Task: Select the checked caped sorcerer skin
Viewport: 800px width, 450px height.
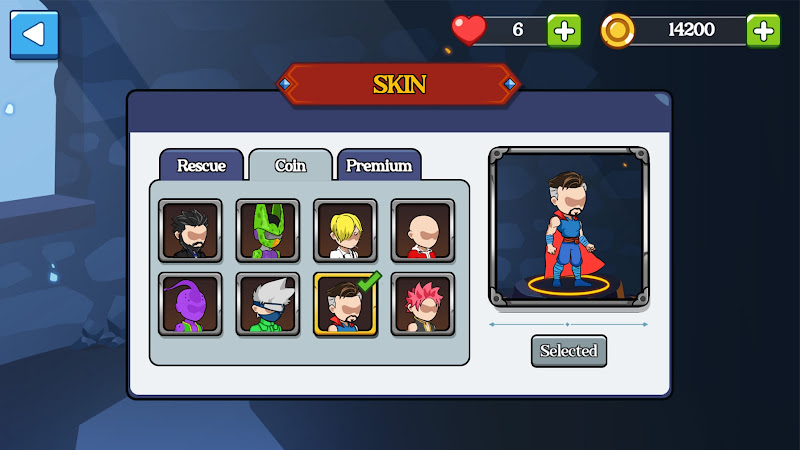Action: [345, 304]
